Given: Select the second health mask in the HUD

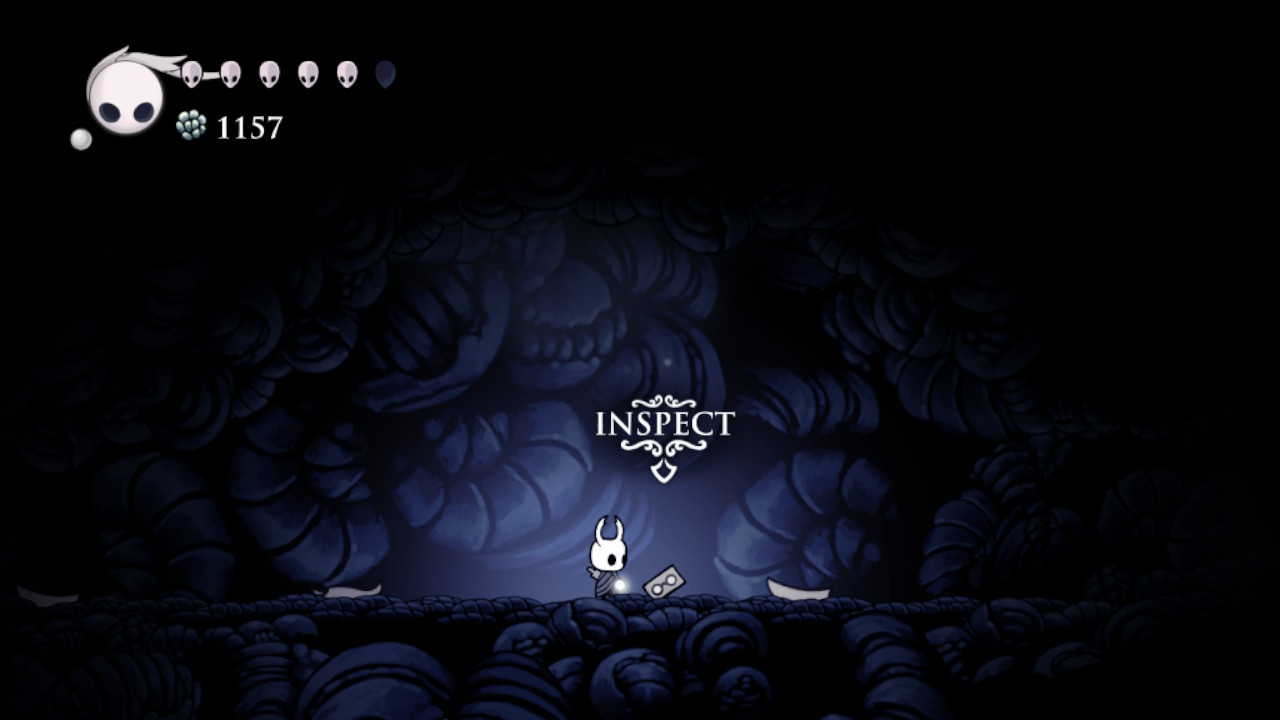Looking at the screenshot, I should click(x=230, y=74).
